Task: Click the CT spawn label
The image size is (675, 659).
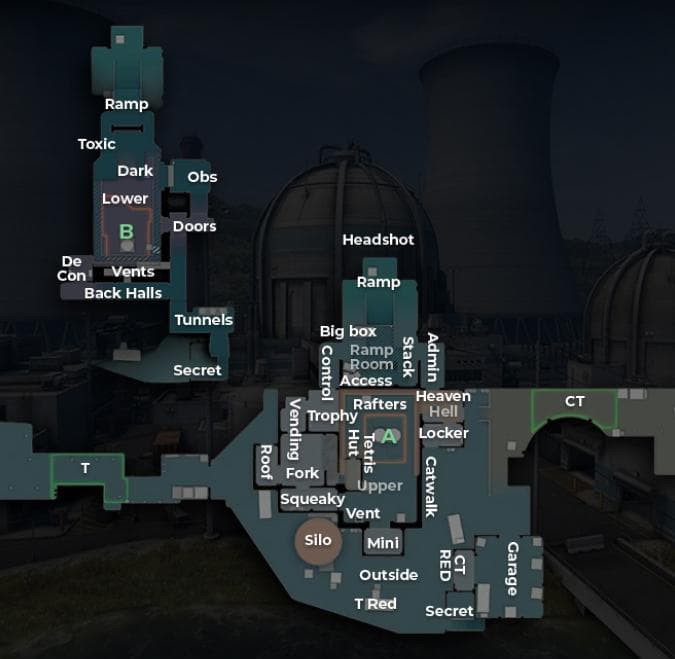Action: coord(574,402)
